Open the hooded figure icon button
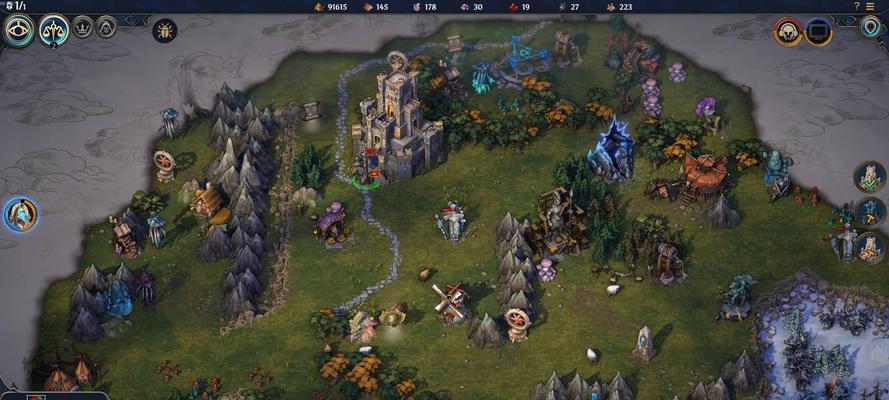889x400 pixels. [x=106, y=27]
